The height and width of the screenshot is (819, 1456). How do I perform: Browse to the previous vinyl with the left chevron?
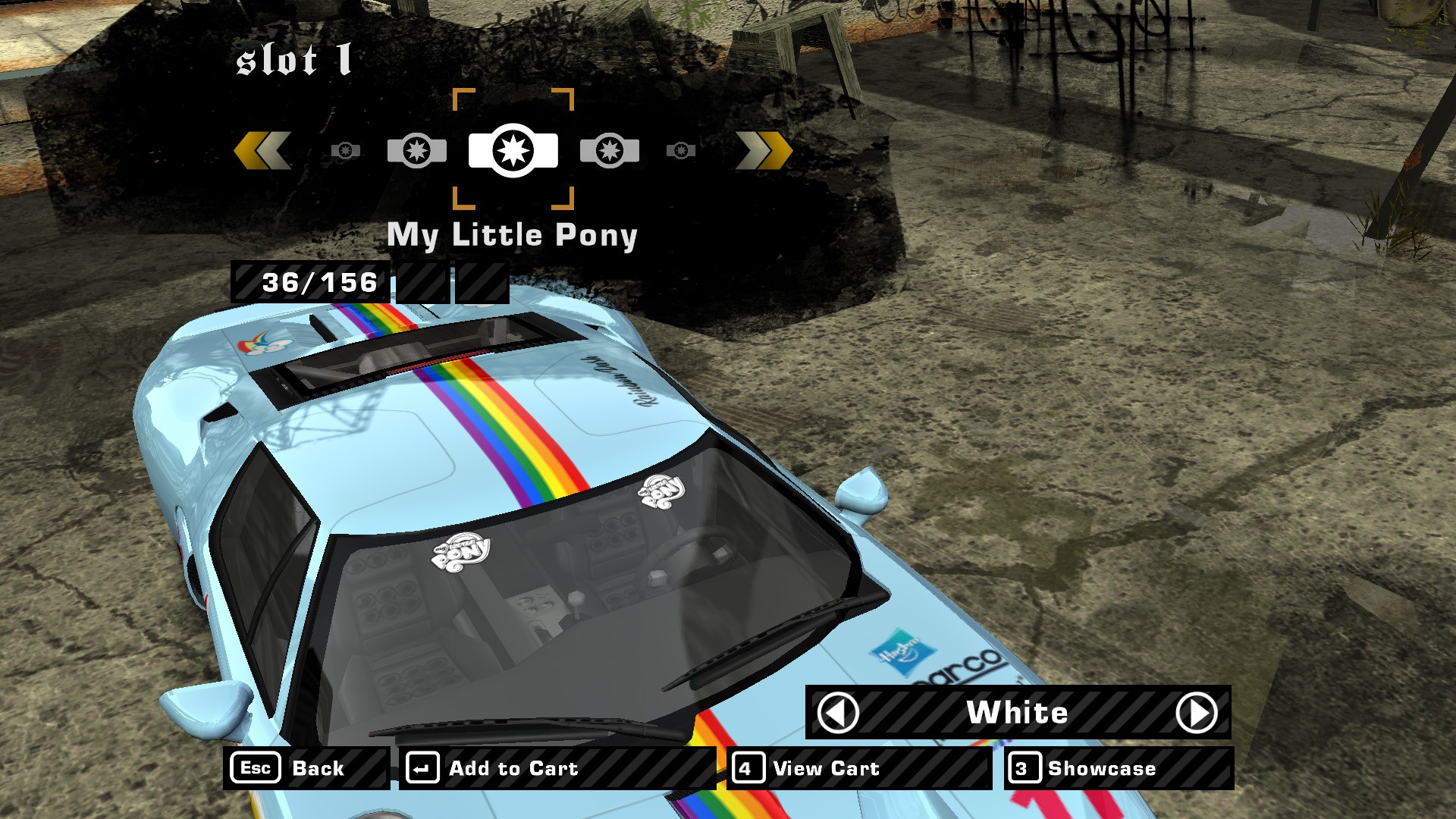[x=262, y=150]
